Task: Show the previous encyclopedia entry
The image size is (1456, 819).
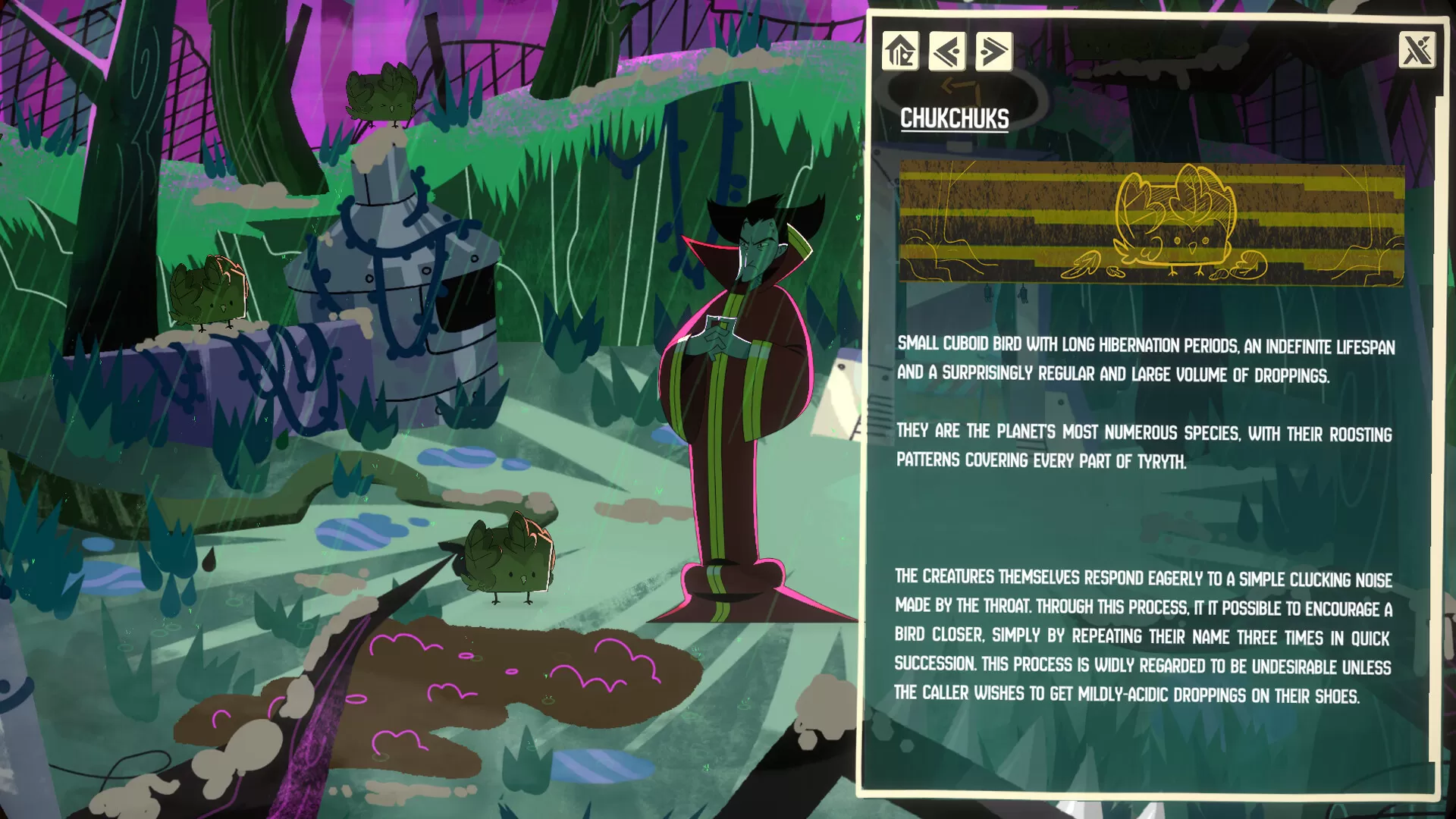Action: (947, 52)
